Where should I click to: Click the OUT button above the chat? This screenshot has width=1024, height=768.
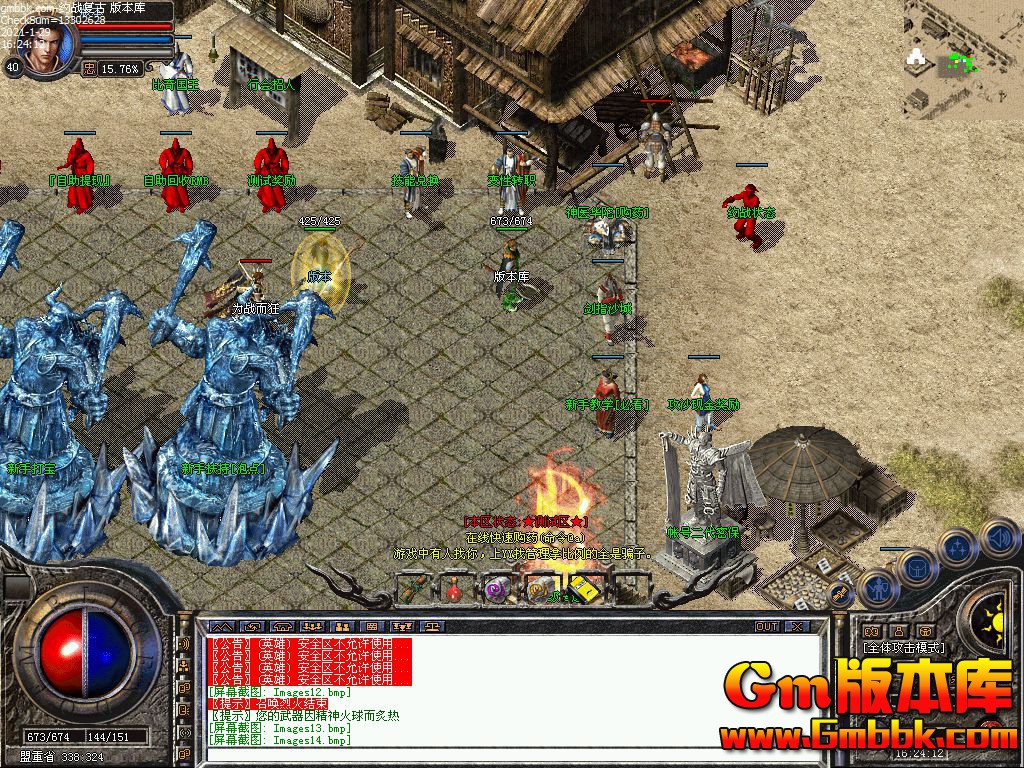click(x=767, y=626)
